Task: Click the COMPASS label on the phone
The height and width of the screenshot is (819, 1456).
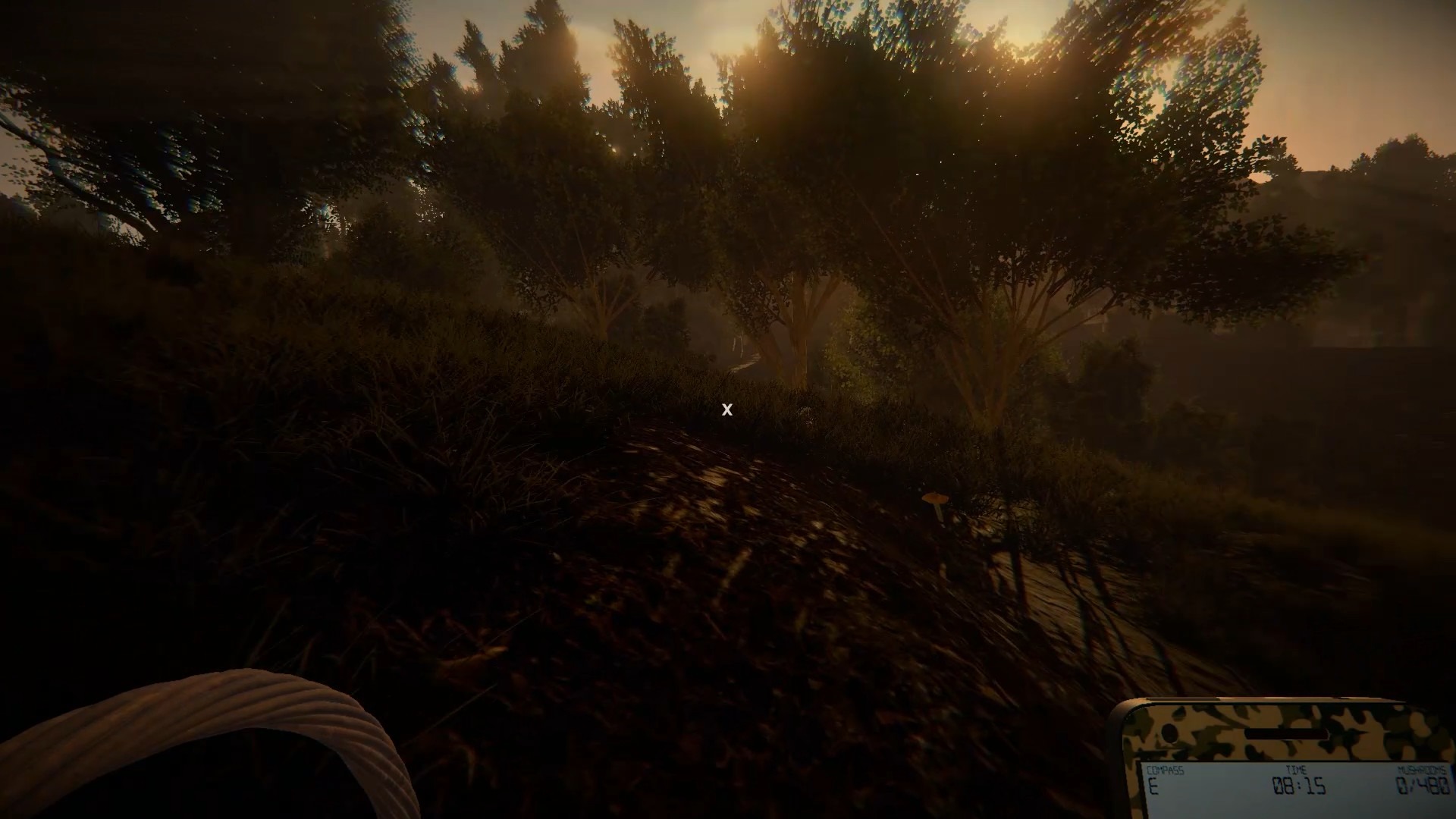Action: (1166, 769)
